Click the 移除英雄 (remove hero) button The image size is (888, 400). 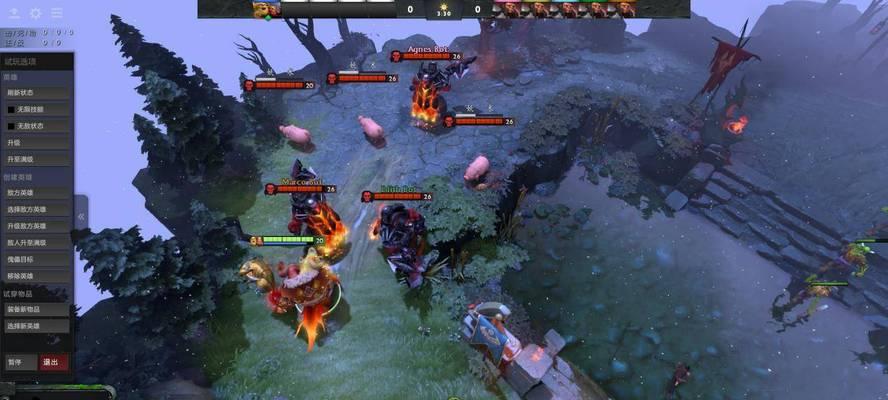[36, 275]
